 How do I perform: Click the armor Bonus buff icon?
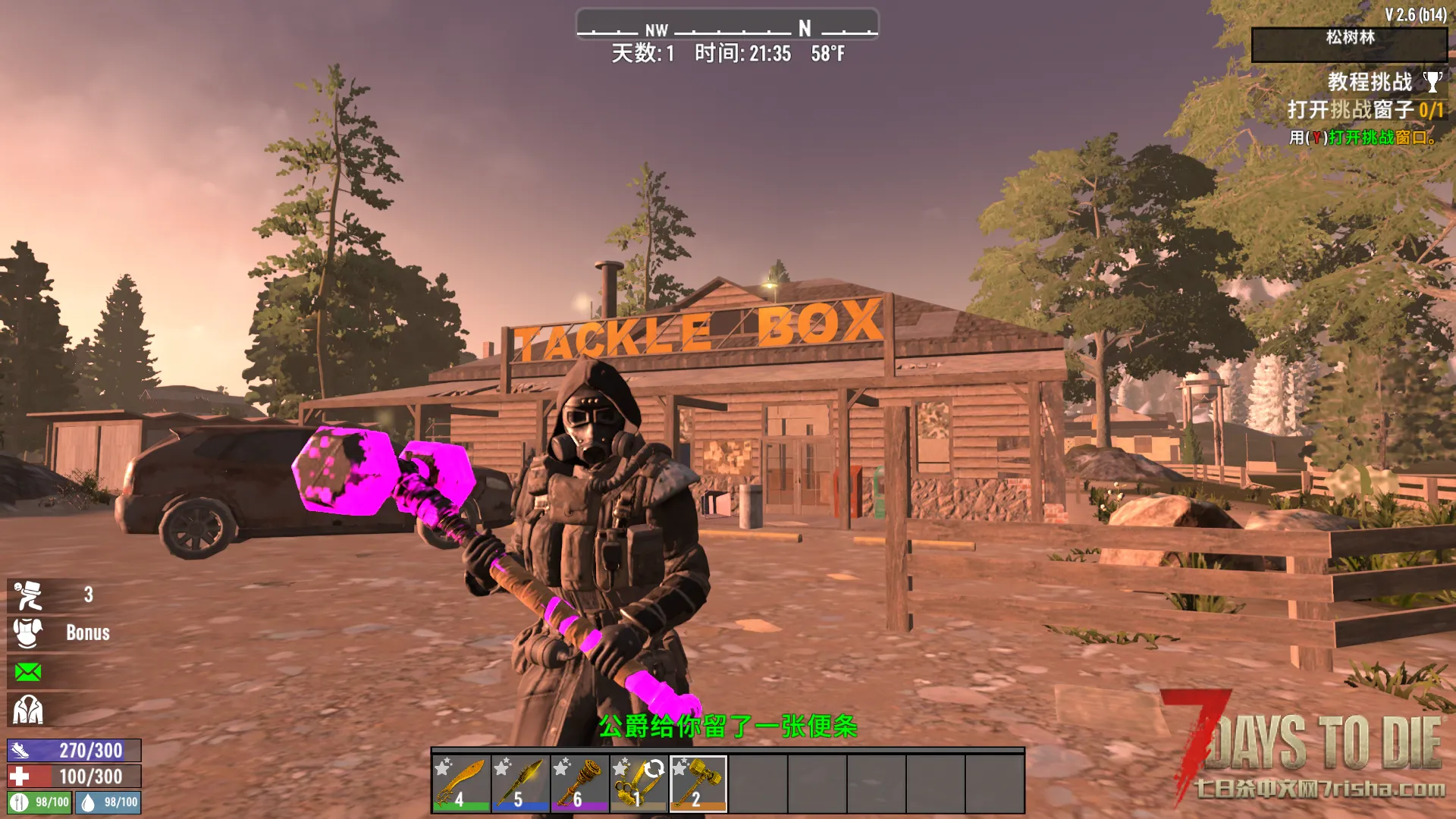click(x=28, y=633)
